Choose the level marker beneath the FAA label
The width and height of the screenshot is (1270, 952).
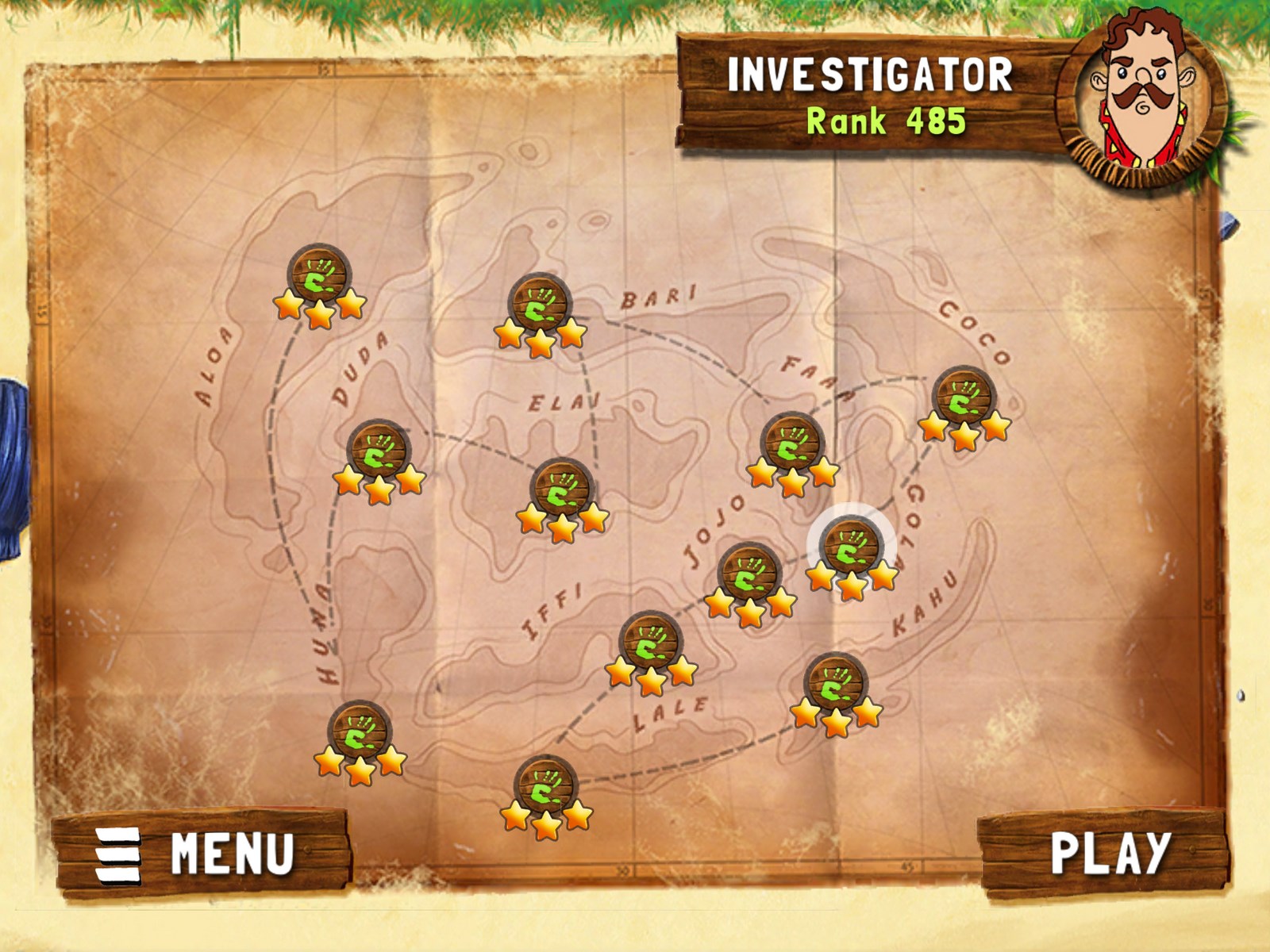point(791,444)
